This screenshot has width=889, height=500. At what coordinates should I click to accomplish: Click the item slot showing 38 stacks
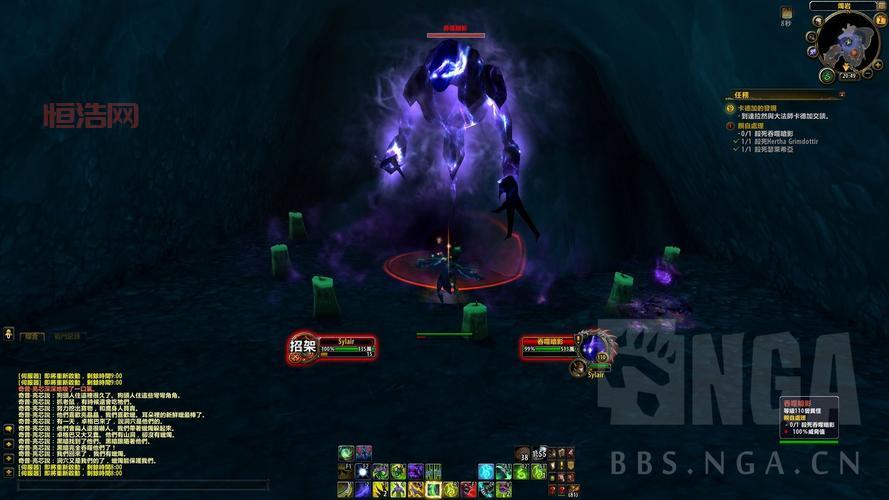coord(522,453)
